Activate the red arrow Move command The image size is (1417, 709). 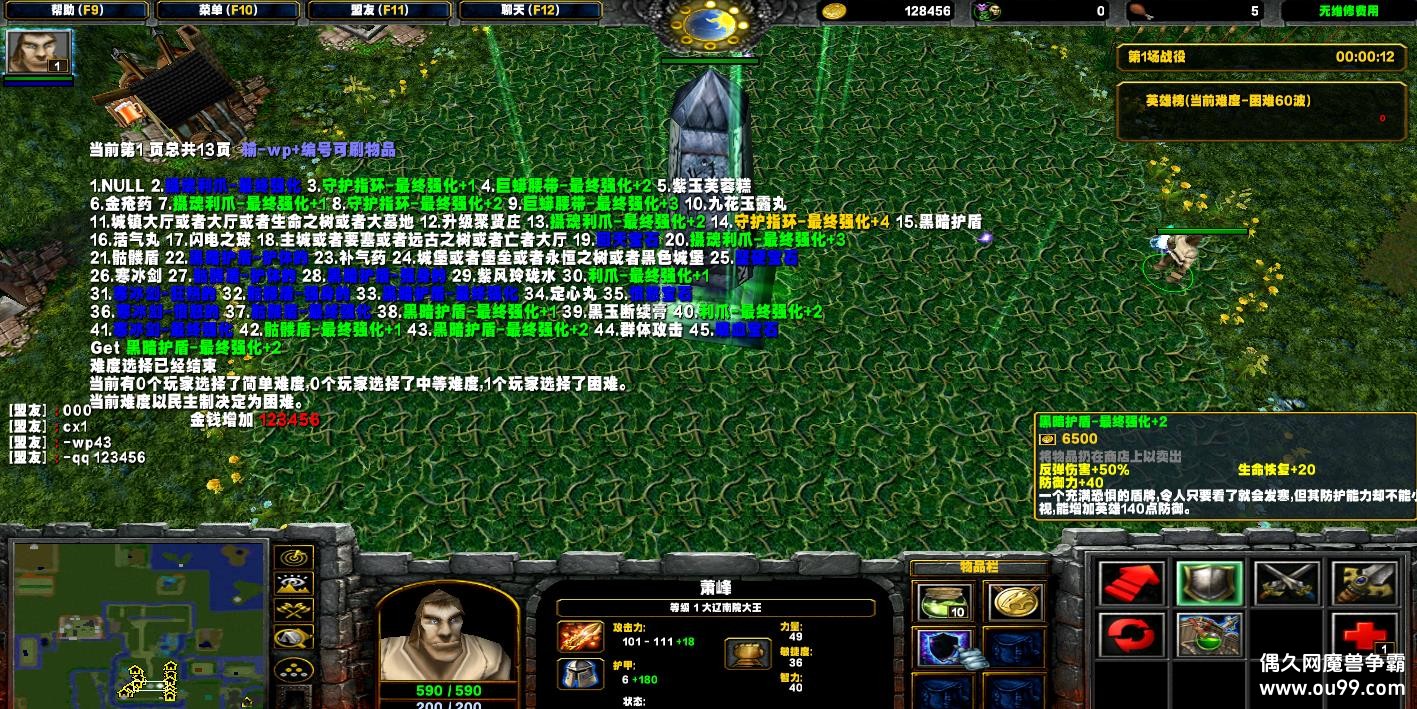[x=1131, y=583]
